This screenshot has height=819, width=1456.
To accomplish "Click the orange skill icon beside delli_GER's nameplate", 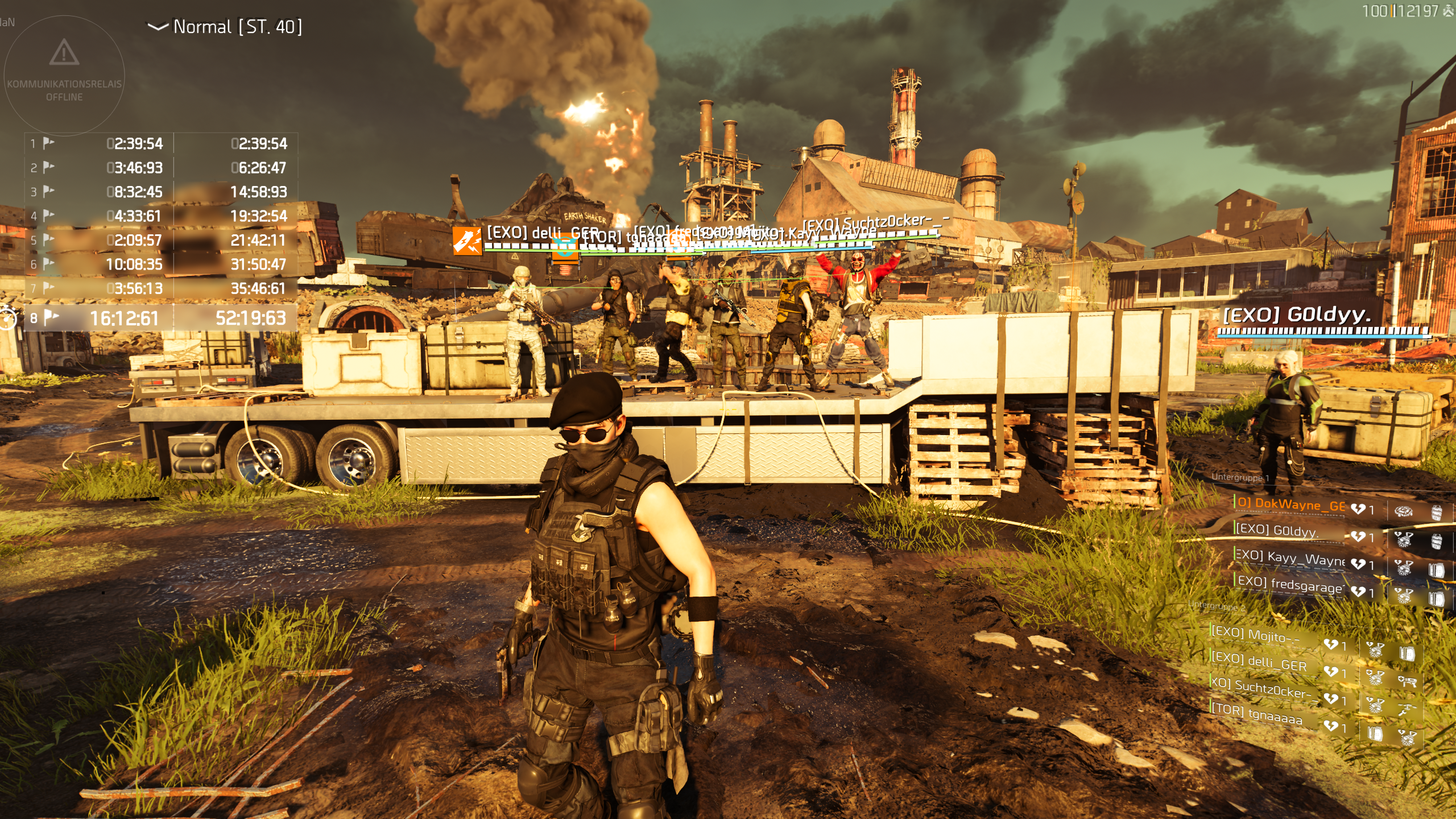I will 467,241.
